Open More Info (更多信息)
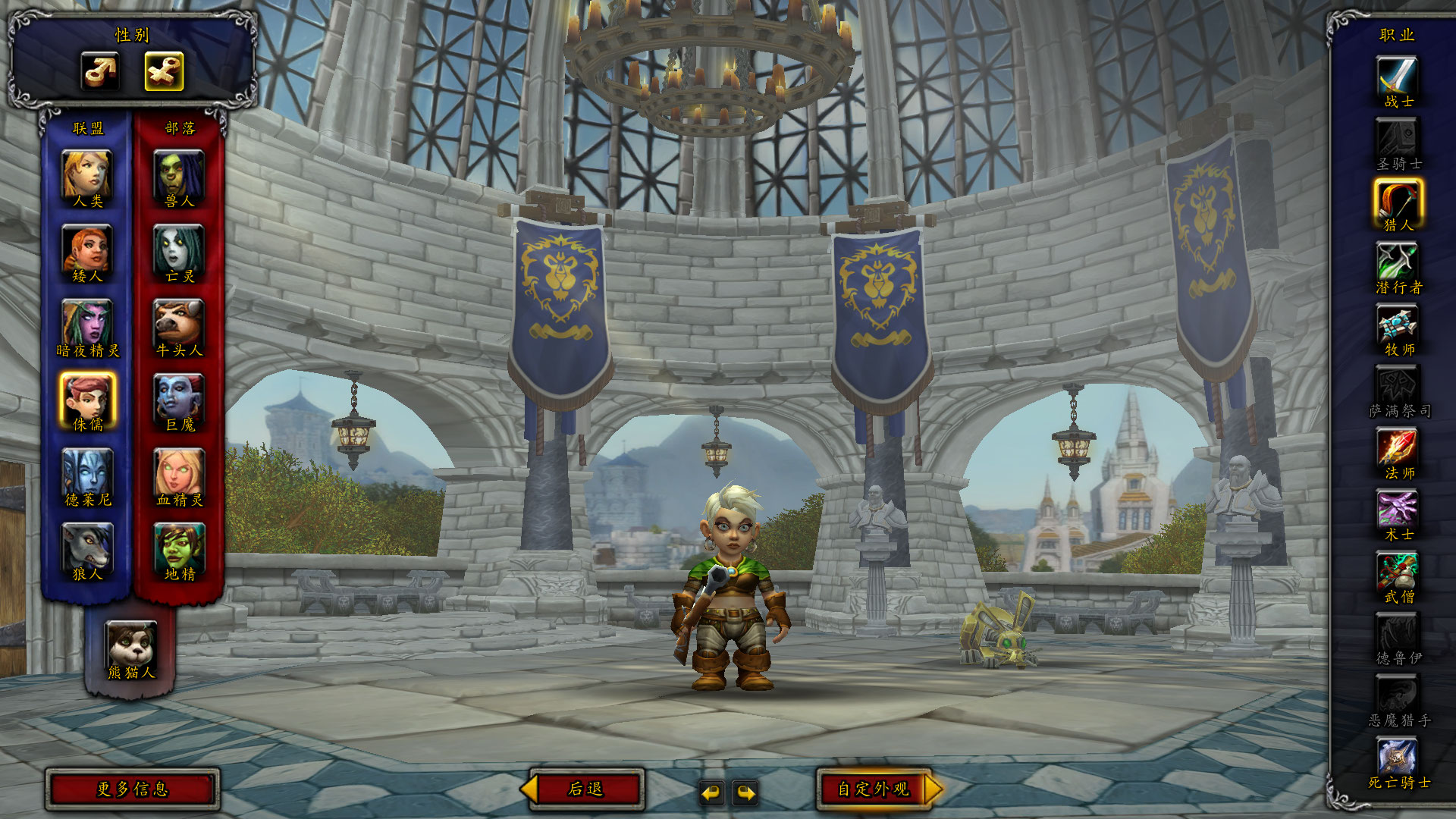Image resolution: width=1456 pixels, height=819 pixels. click(133, 789)
